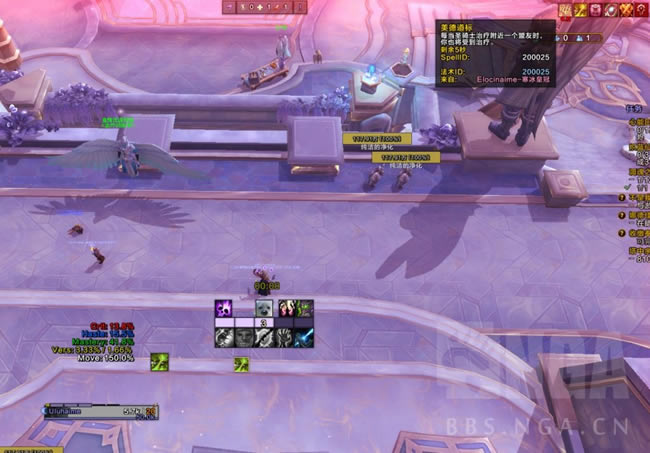Select the crossed swords buff icon
This screenshot has width=650, height=453.
click(x=627, y=10)
